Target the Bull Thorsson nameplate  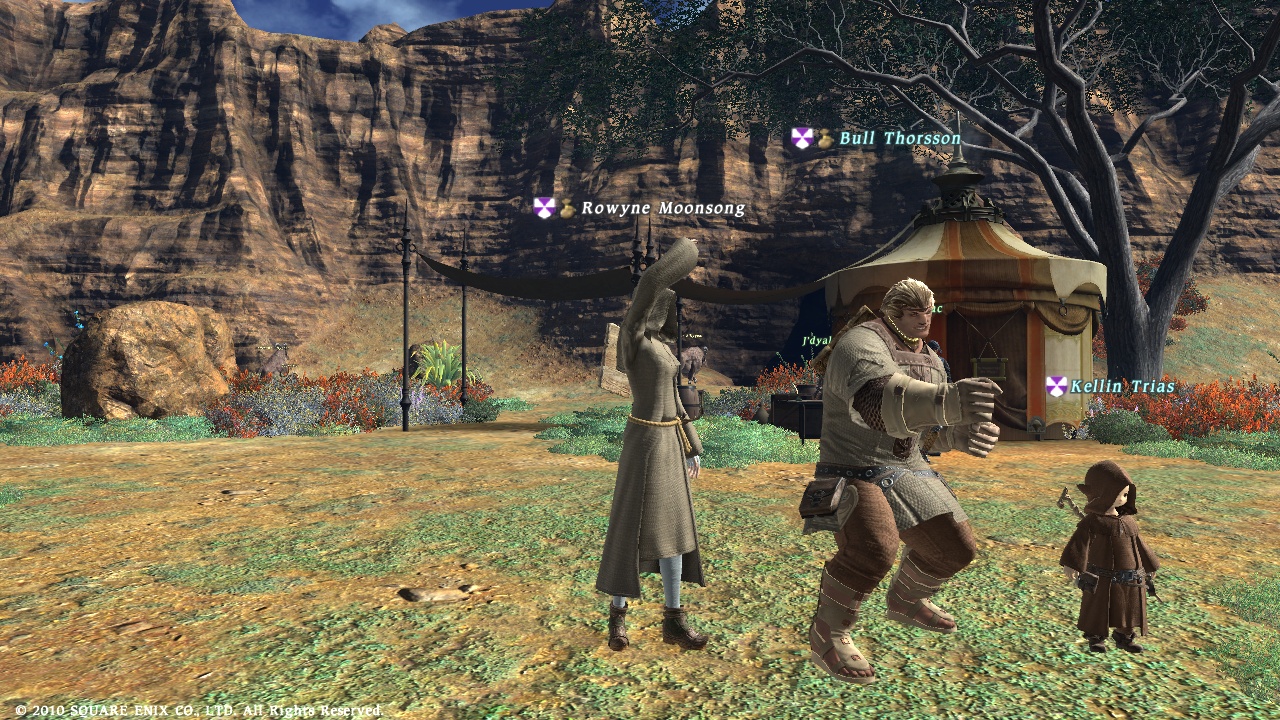(x=899, y=139)
